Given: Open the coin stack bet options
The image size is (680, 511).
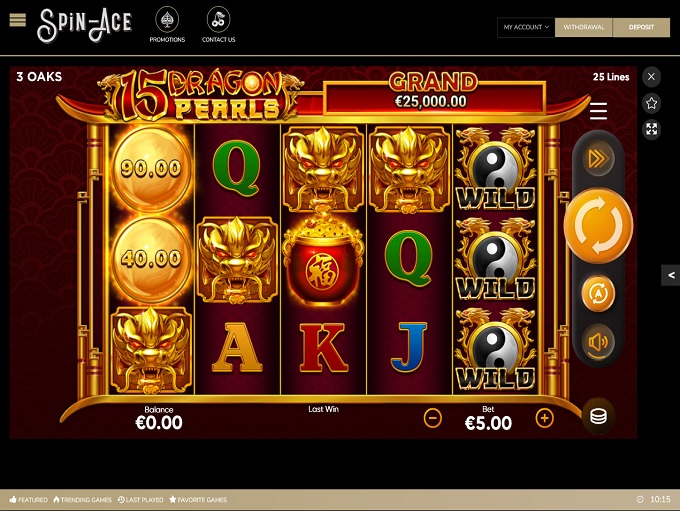Looking at the screenshot, I should (598, 416).
